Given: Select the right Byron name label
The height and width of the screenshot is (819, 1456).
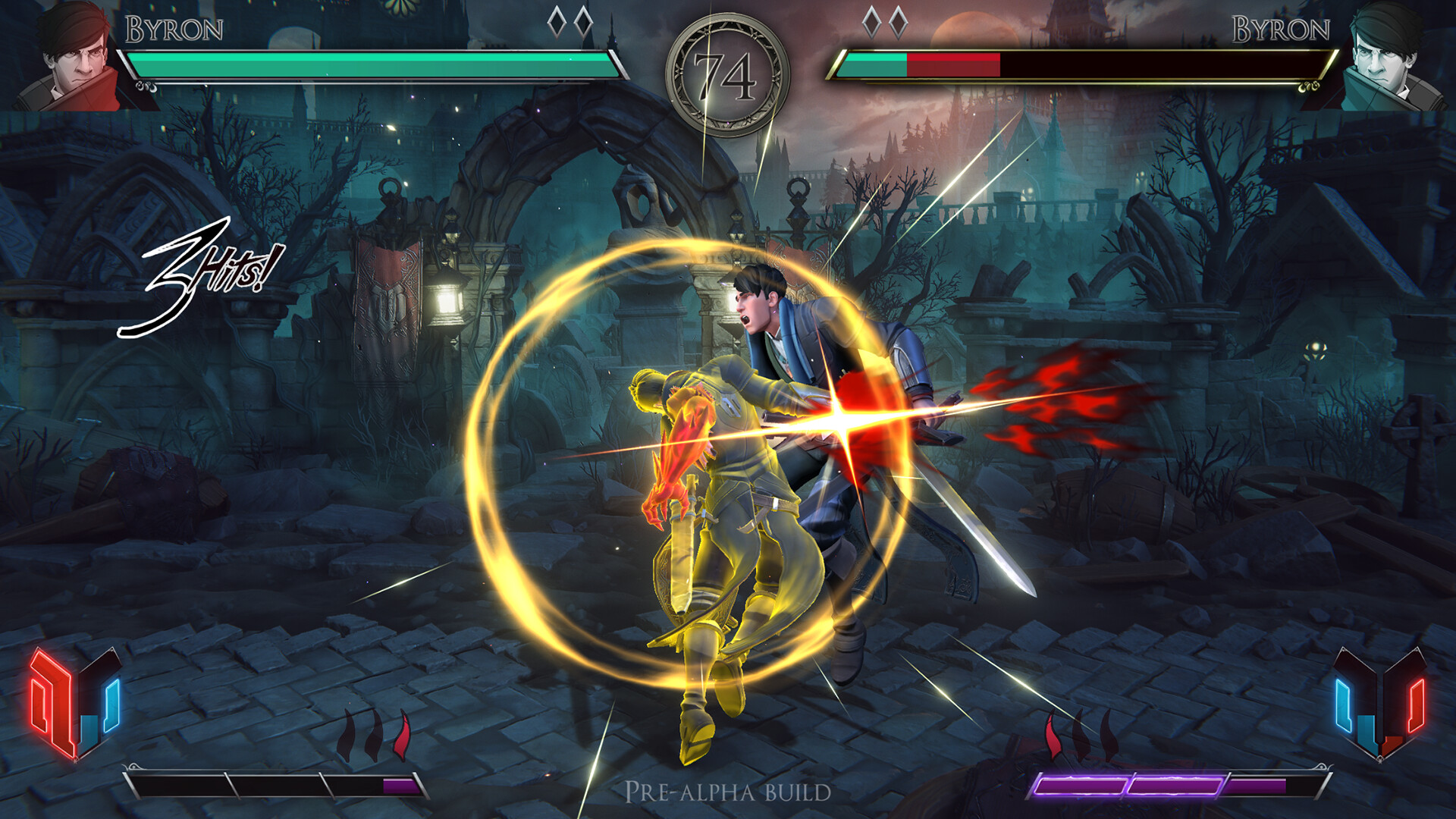Looking at the screenshot, I should point(1282,27).
